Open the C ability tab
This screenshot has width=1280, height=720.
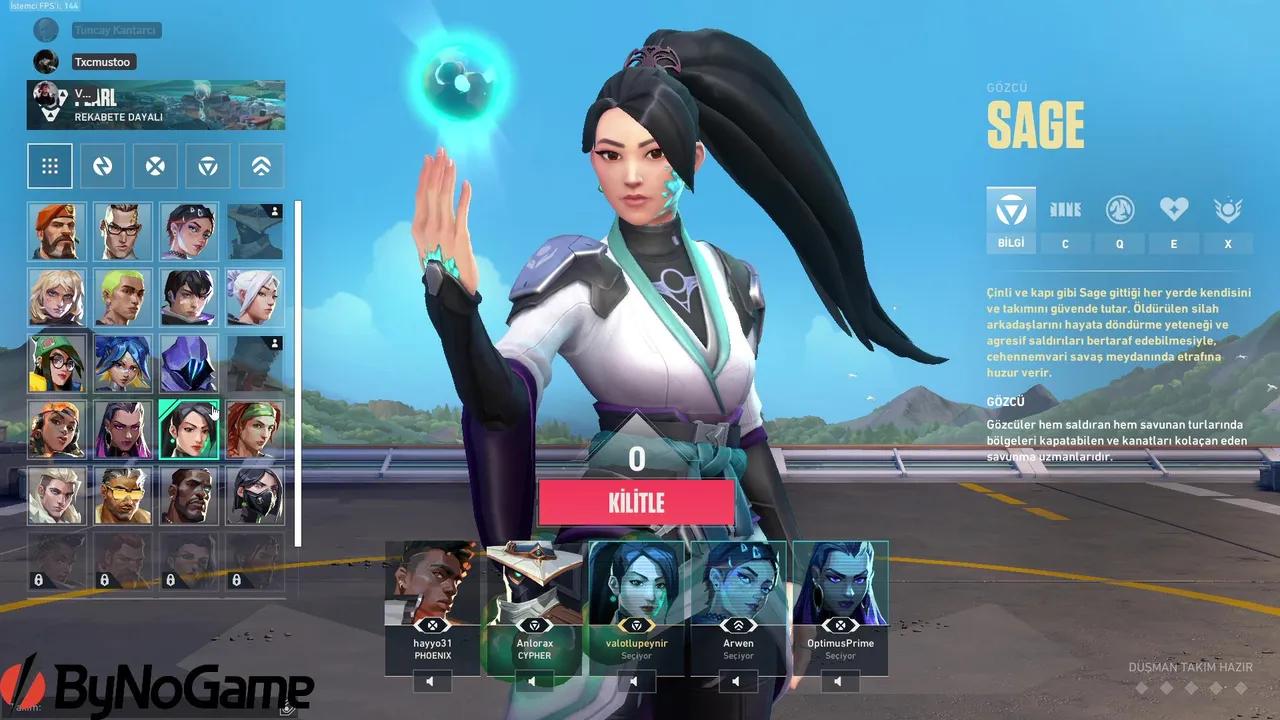[x=1065, y=243]
